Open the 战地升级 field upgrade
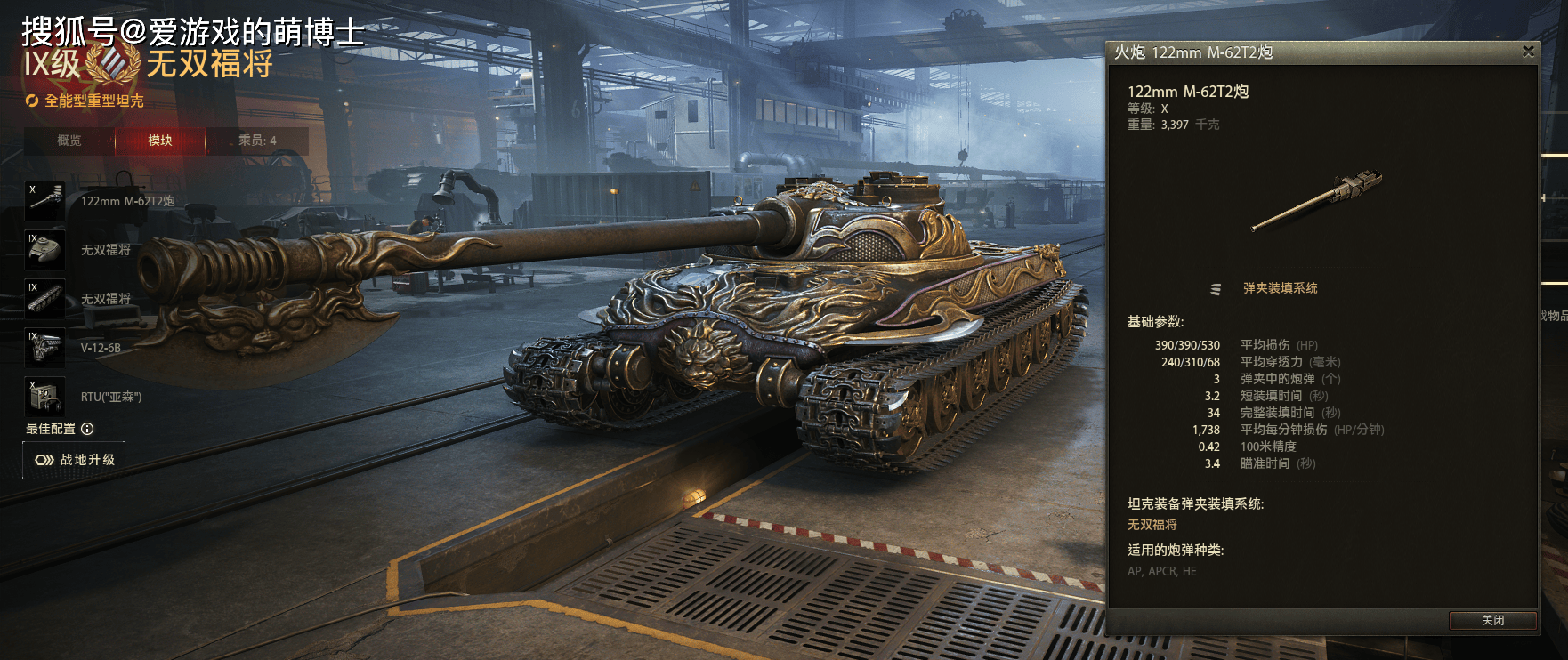1568x660 pixels. click(x=74, y=460)
